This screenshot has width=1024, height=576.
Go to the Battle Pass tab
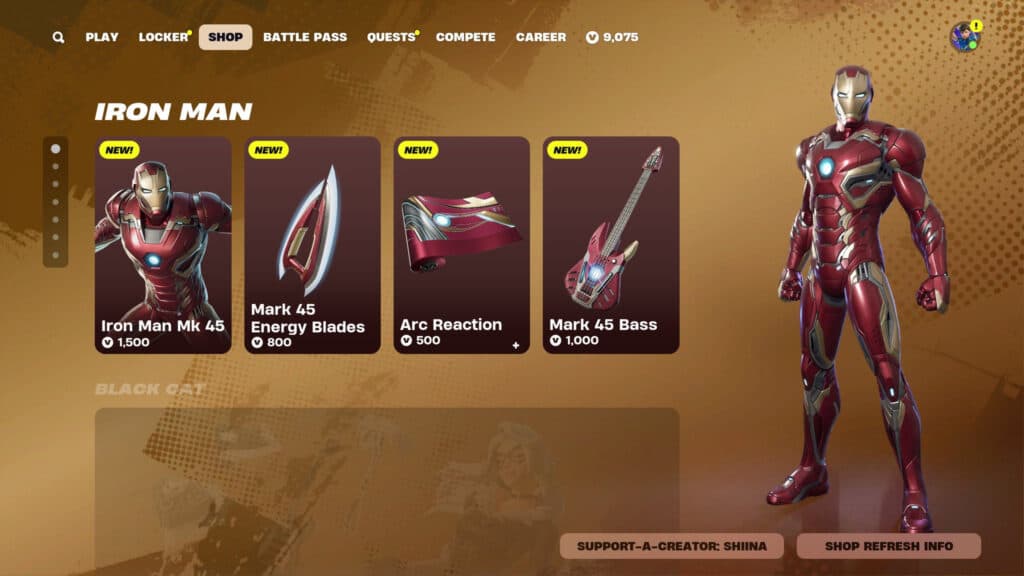305,37
